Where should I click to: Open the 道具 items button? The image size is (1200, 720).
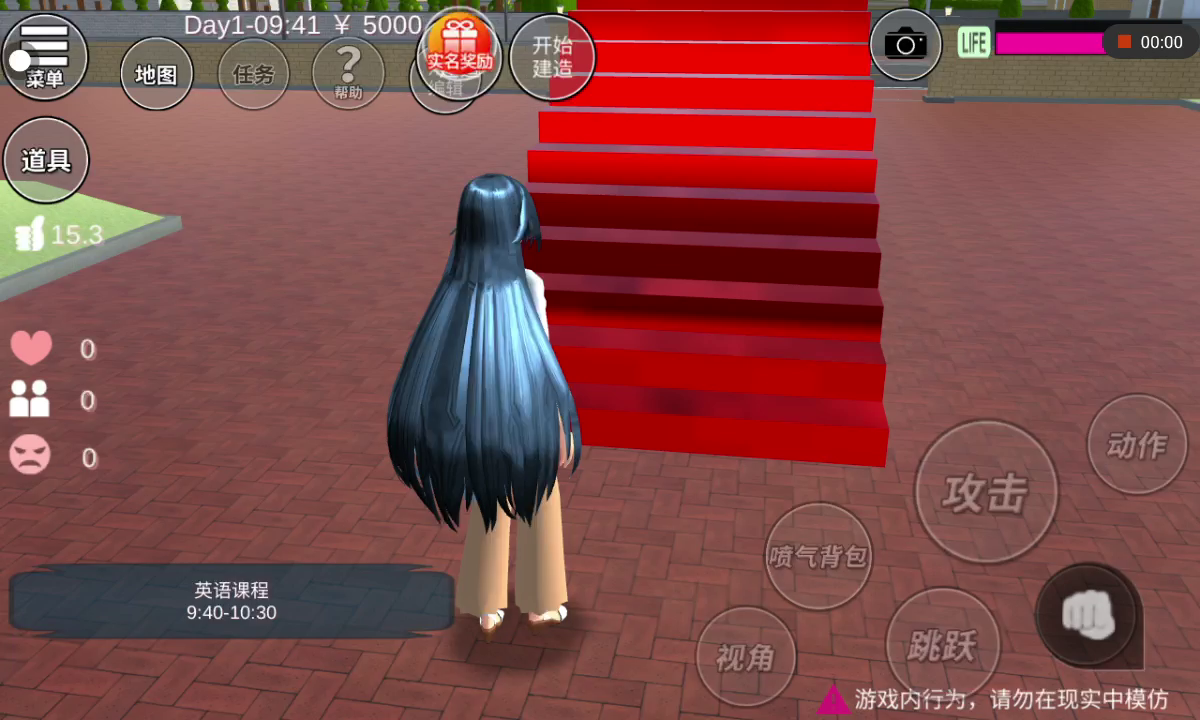46,160
